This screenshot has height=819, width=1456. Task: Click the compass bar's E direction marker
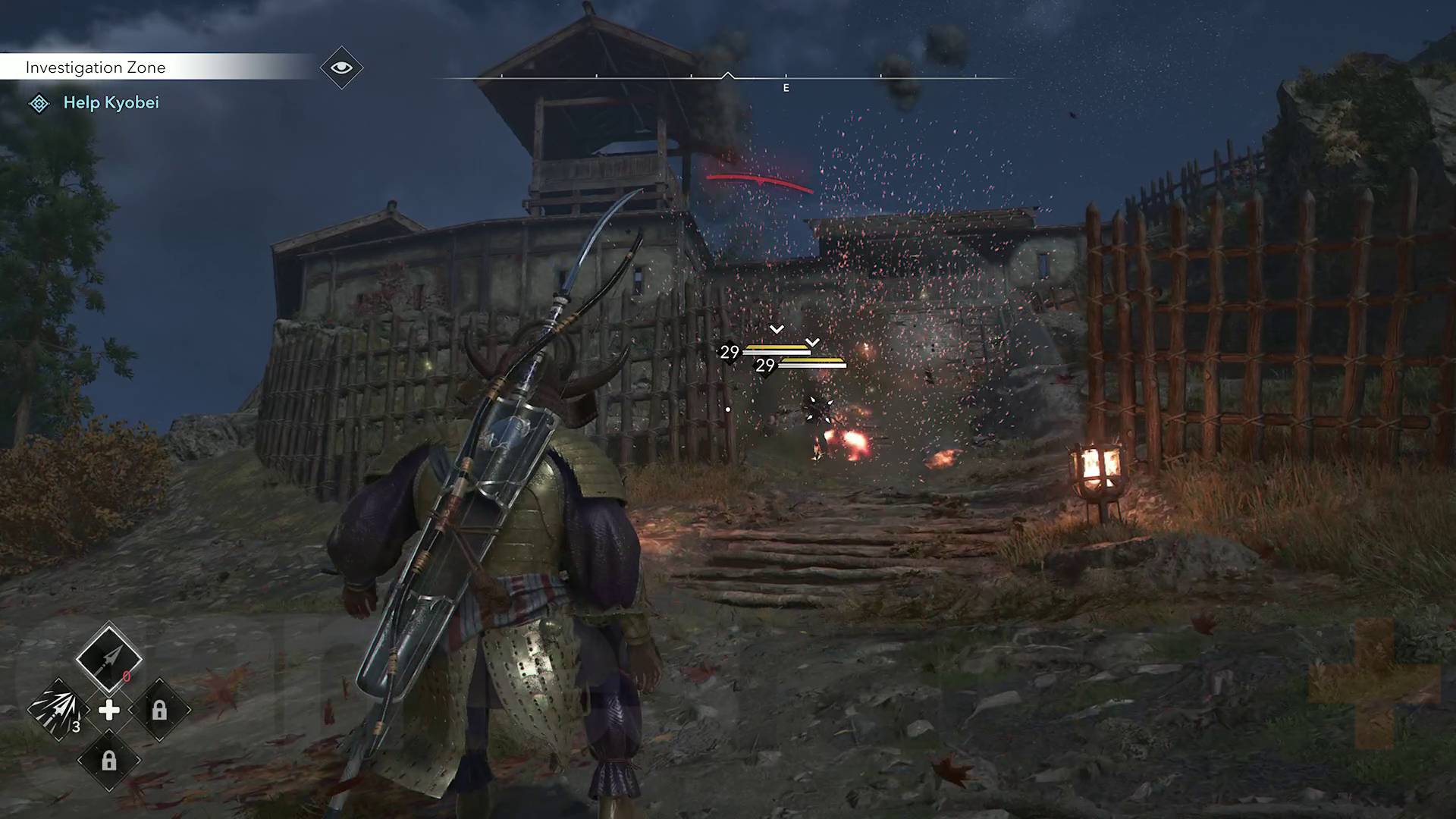coord(786,88)
